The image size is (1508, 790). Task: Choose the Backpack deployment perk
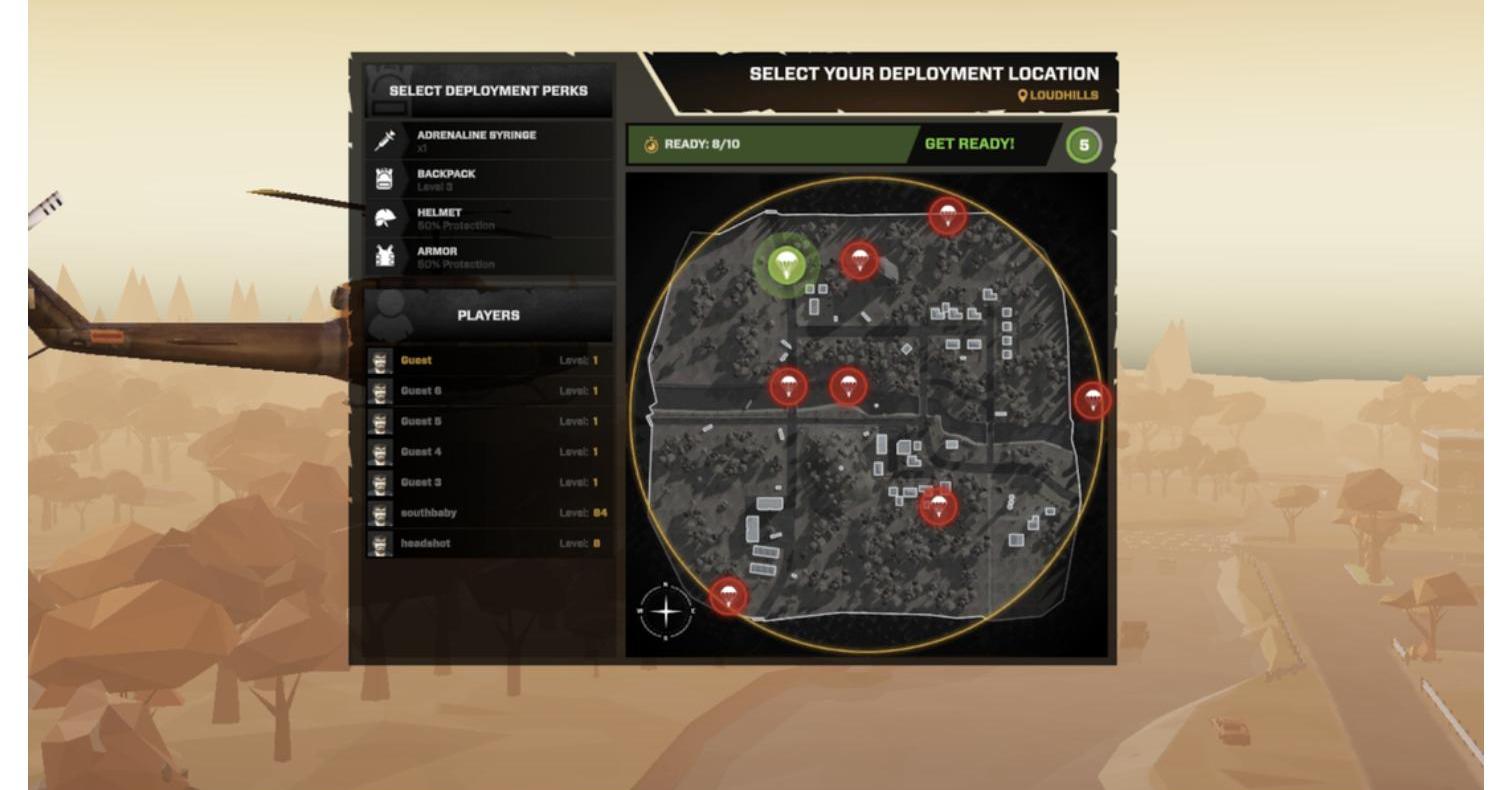click(489, 180)
